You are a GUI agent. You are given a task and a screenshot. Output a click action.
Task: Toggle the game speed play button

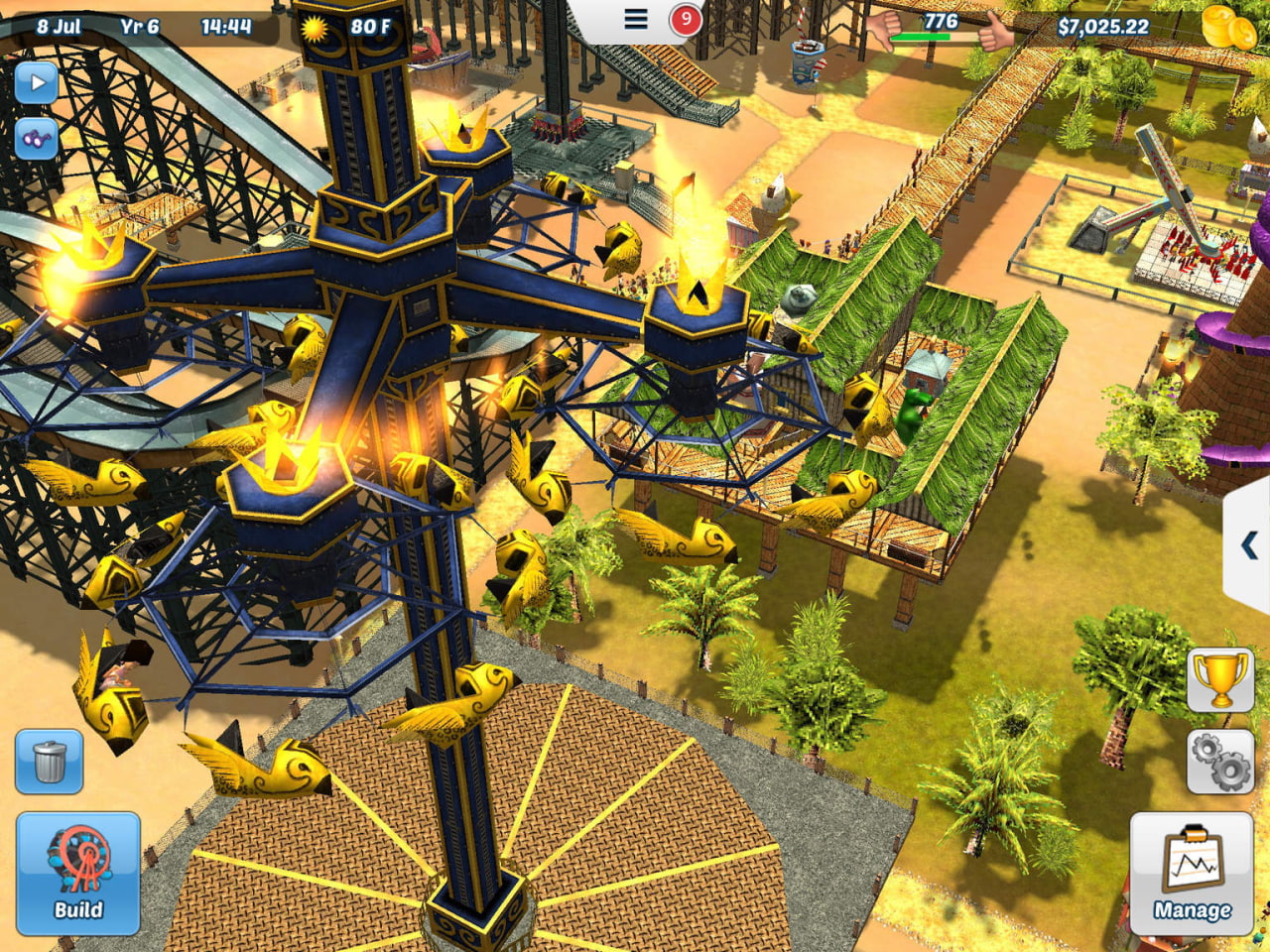pos(37,82)
